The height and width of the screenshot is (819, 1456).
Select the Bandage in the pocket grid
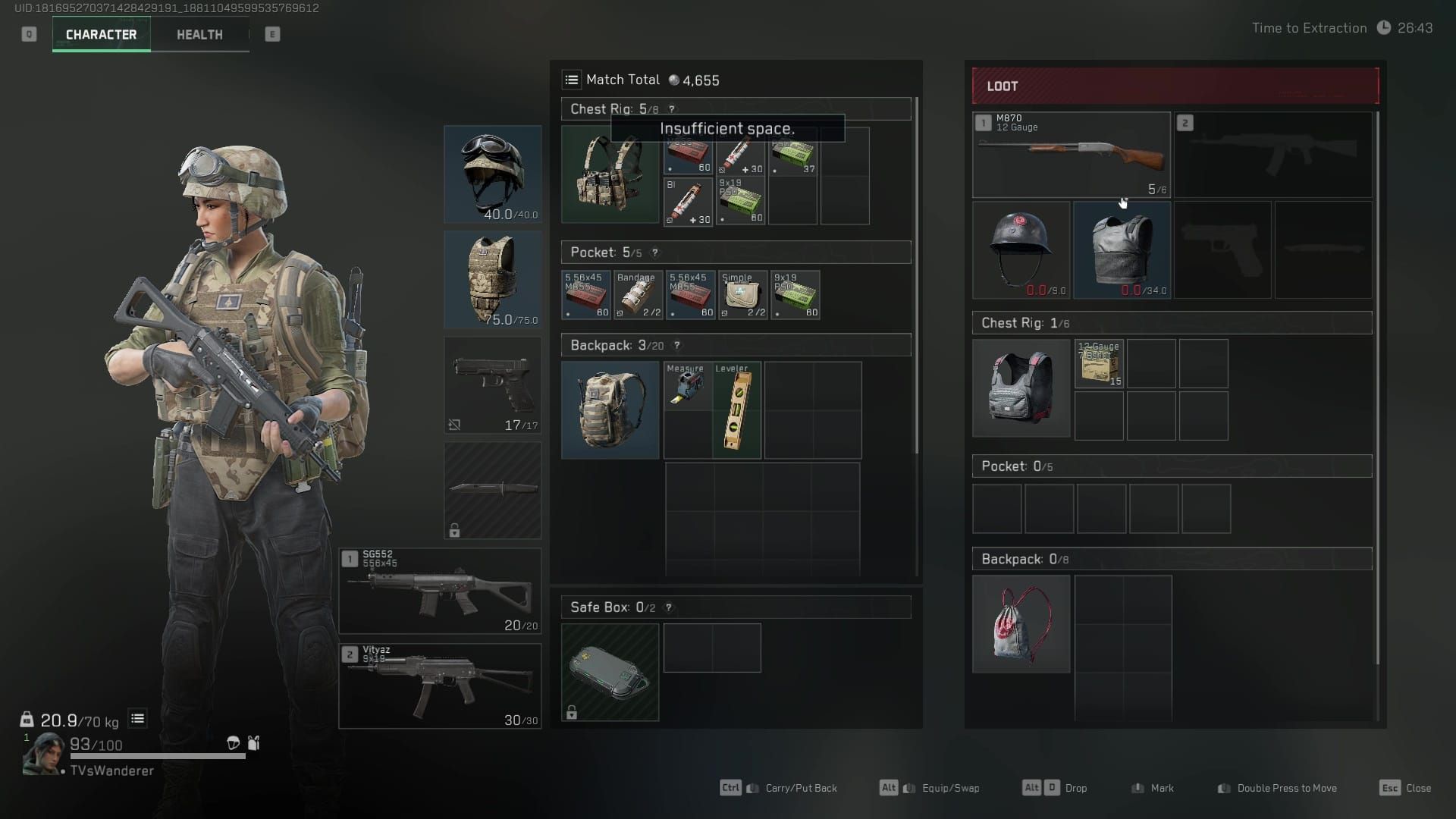(x=638, y=295)
